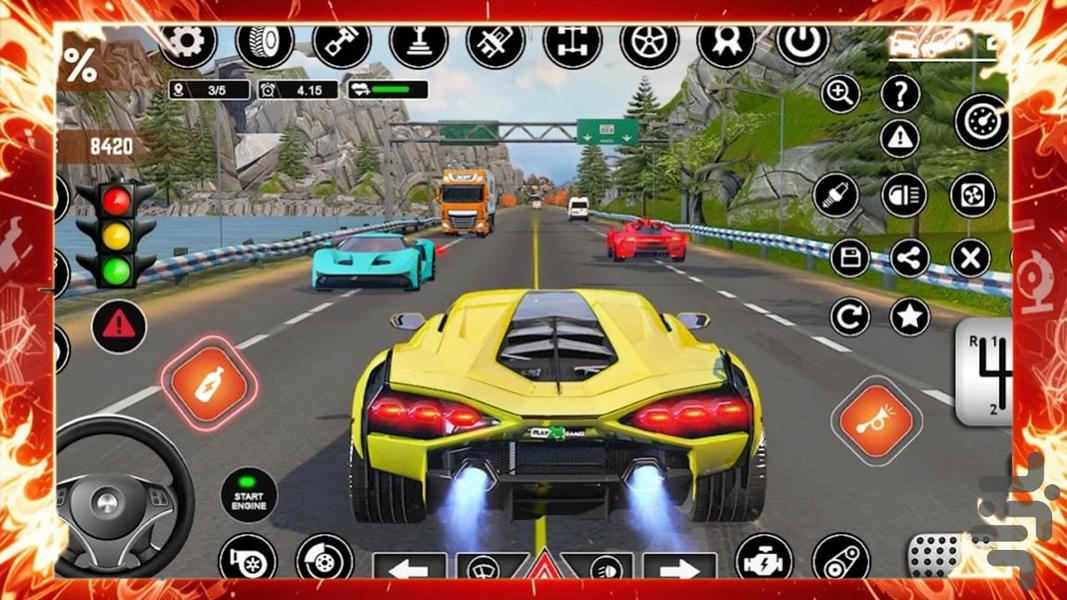The height and width of the screenshot is (600, 1067).
Task: Save with the floppy disk icon
Action: pyautogui.click(x=850, y=259)
